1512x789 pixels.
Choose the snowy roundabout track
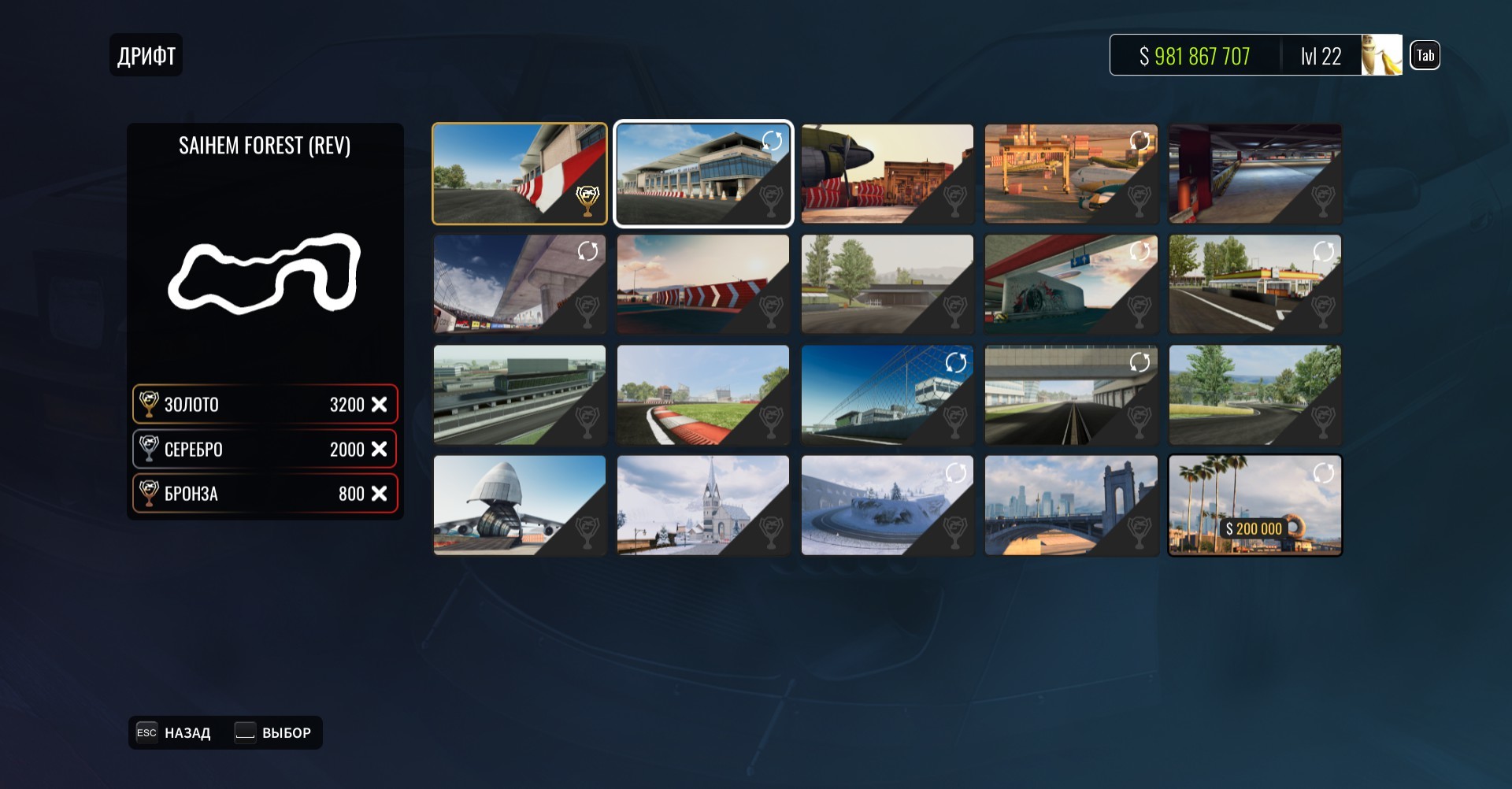click(x=887, y=505)
